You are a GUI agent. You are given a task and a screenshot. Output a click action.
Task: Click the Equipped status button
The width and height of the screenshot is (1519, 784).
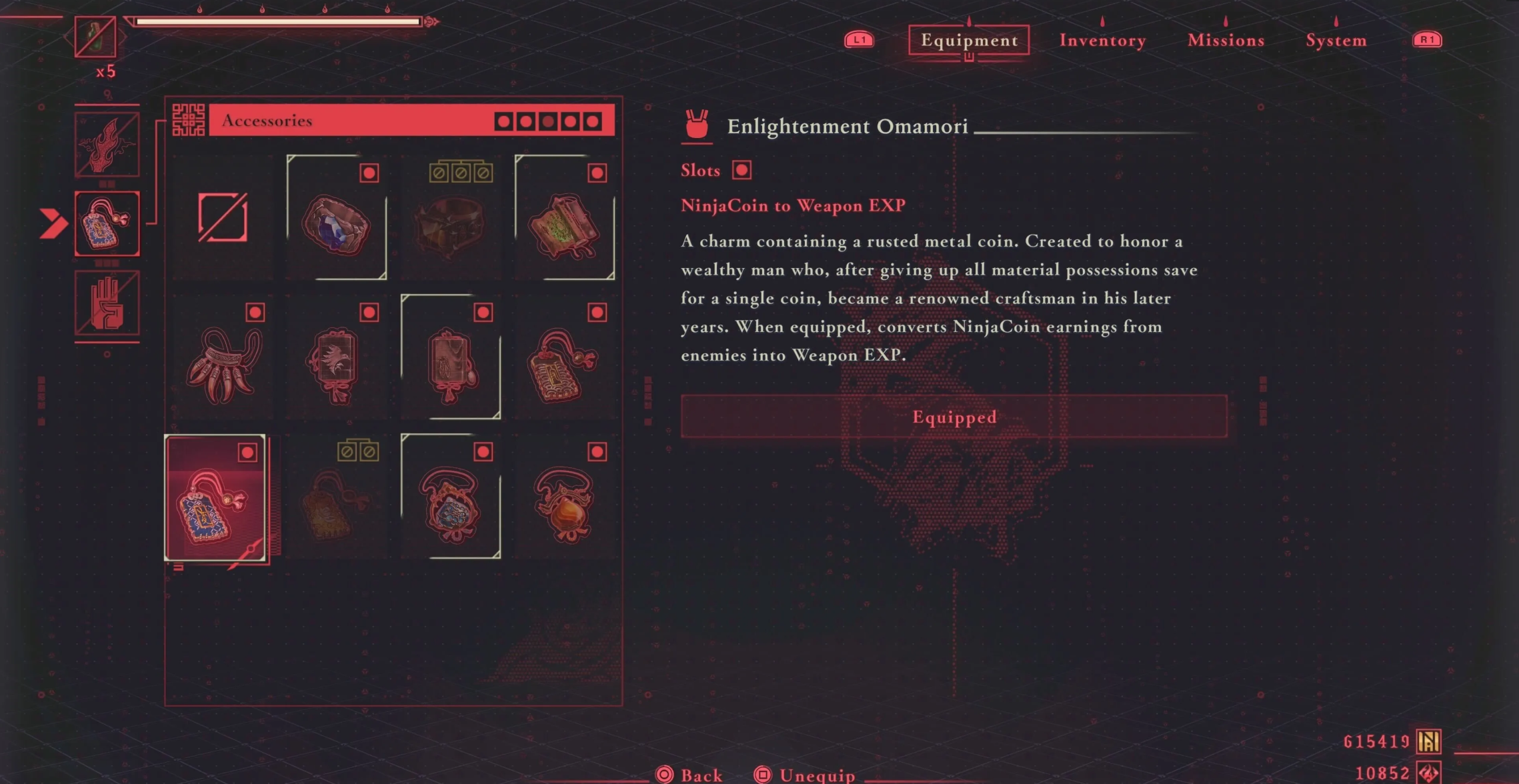(954, 417)
